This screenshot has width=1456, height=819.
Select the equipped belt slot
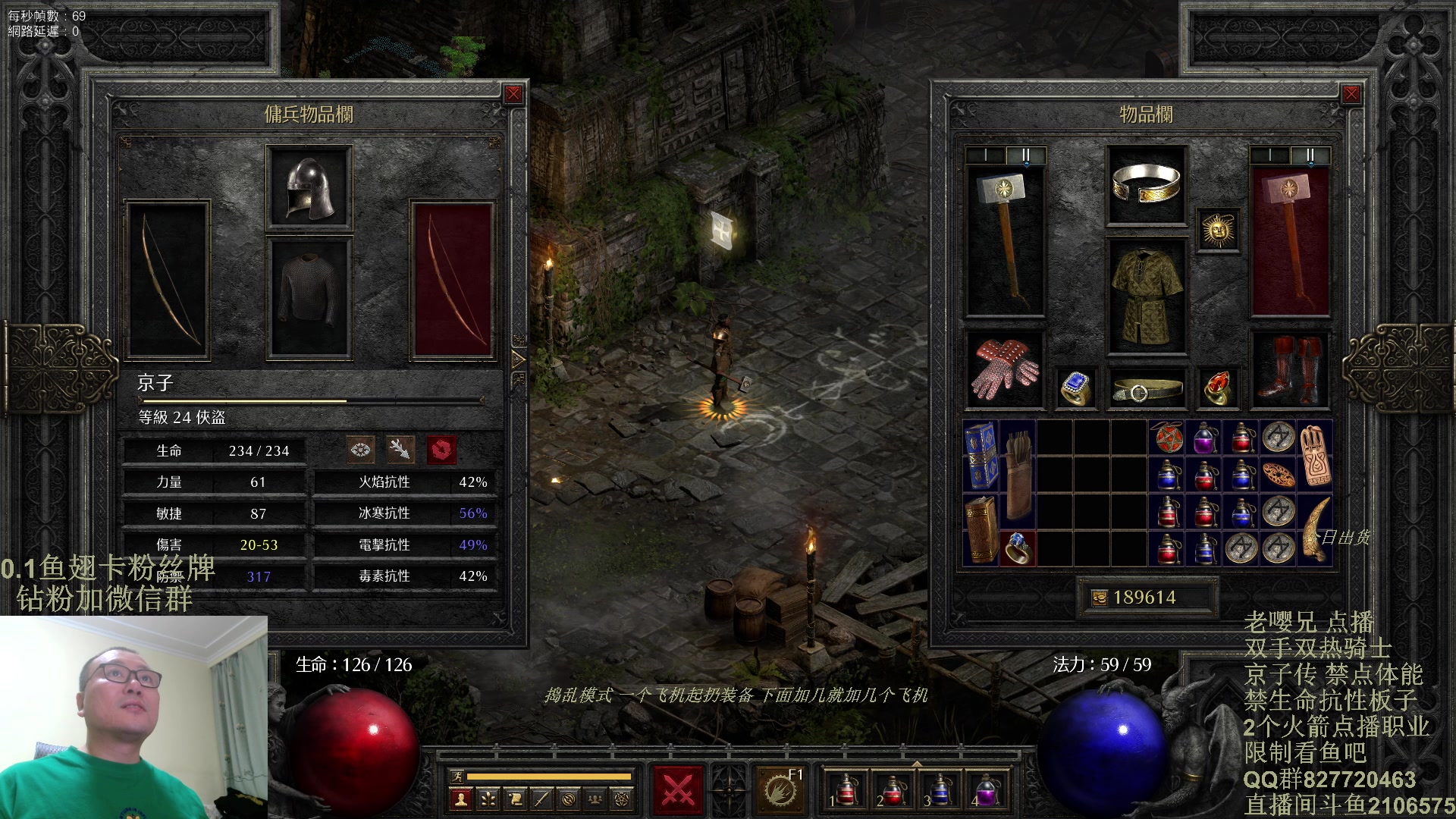pyautogui.click(x=1146, y=390)
